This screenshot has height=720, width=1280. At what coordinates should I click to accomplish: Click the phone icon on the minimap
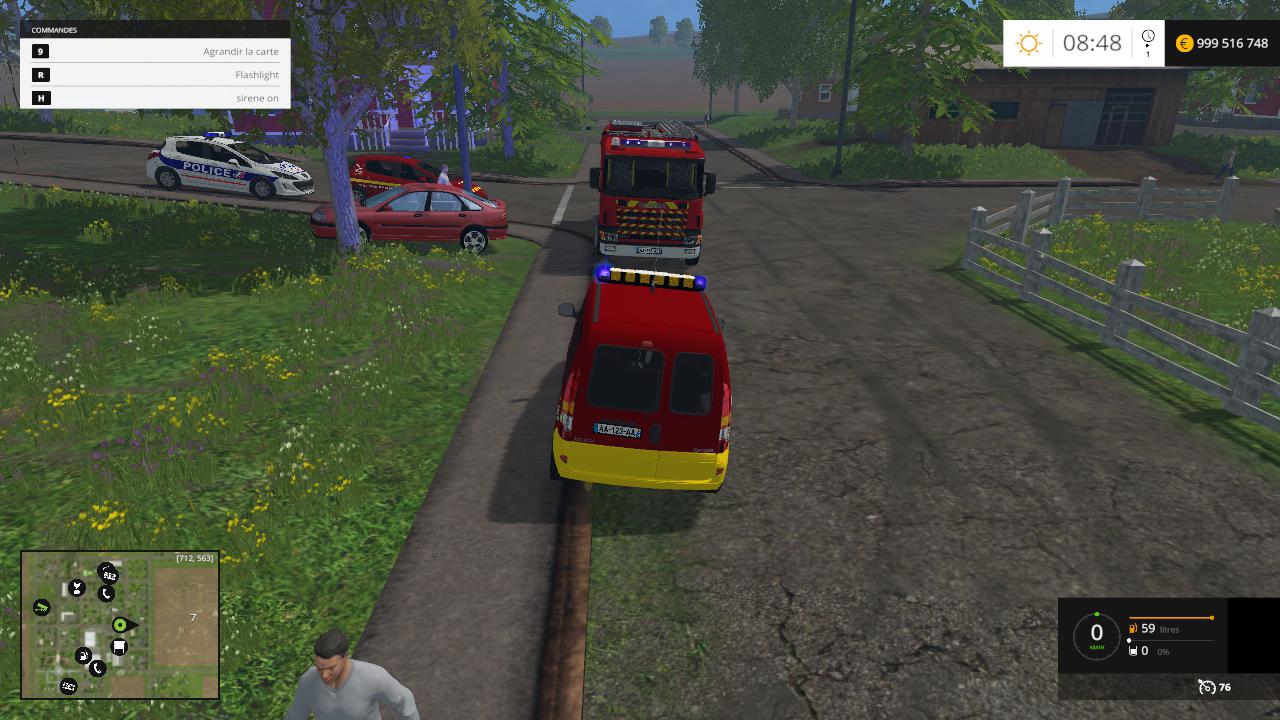pos(106,593)
